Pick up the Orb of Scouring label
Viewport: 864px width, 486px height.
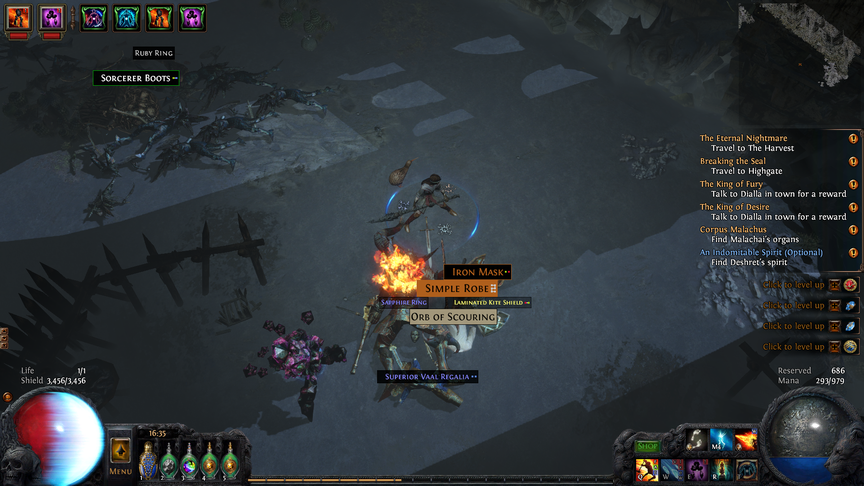453,317
